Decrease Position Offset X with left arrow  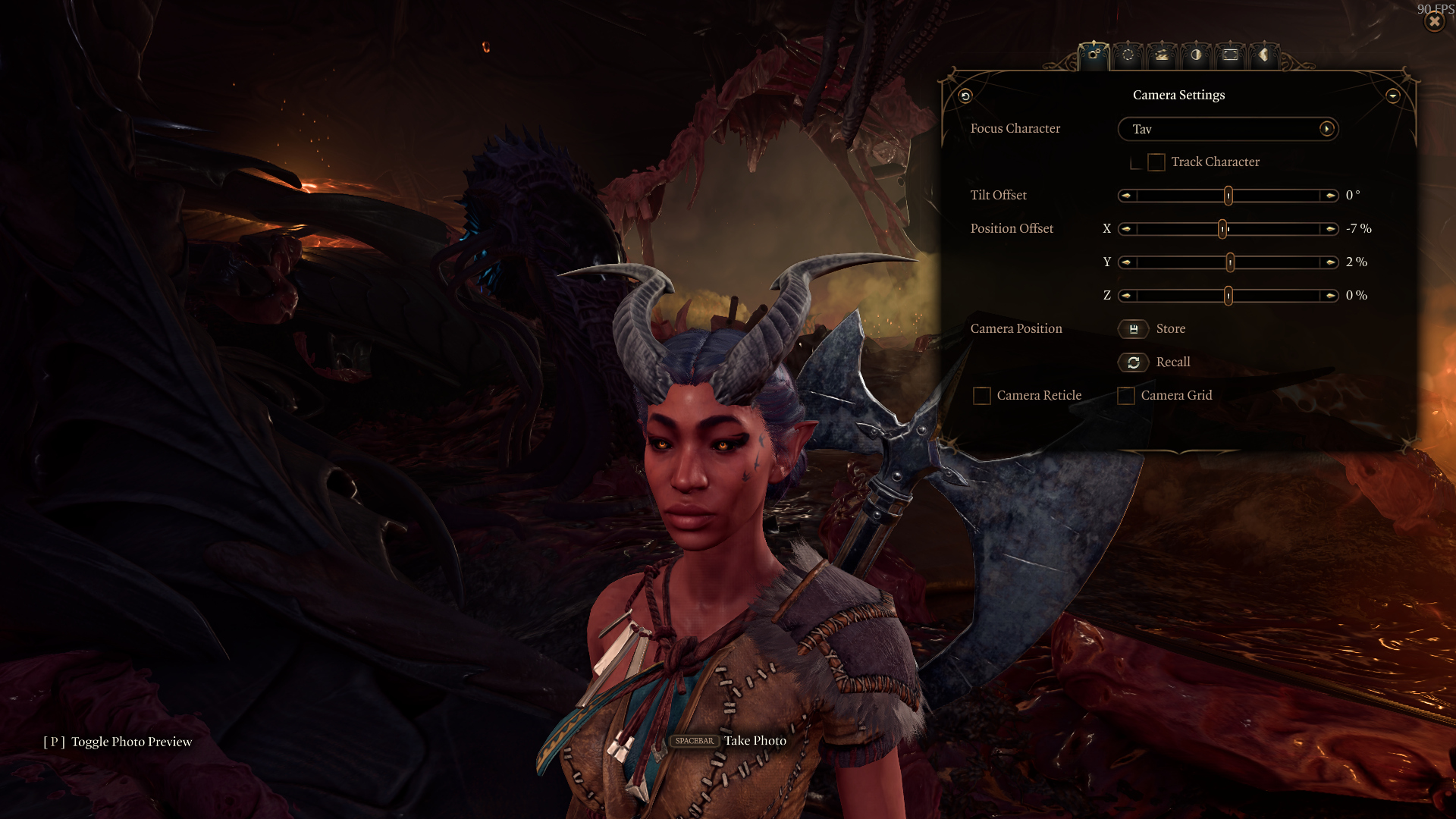coord(1127,229)
